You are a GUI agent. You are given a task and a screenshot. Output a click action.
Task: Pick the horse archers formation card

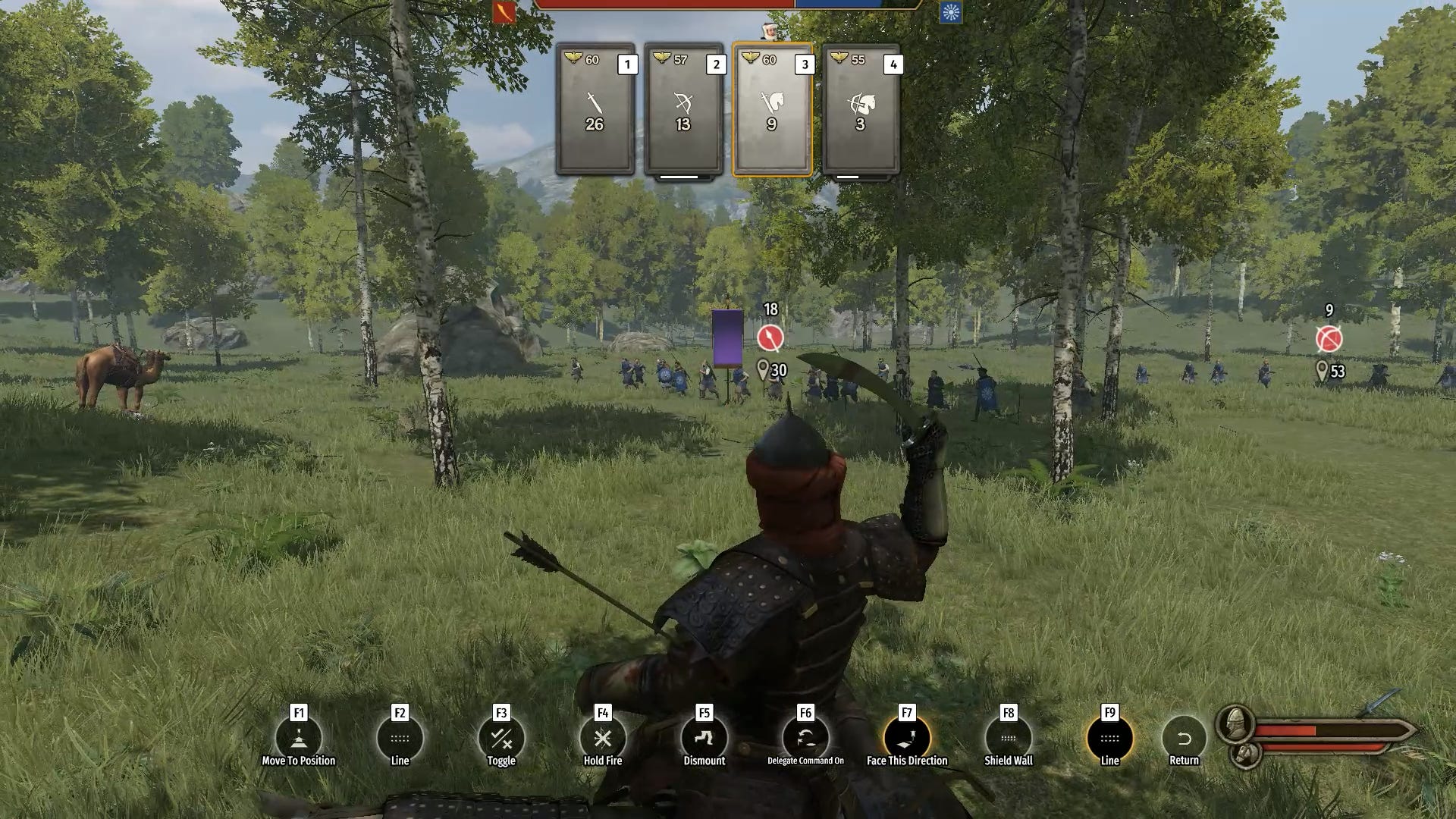click(861, 110)
